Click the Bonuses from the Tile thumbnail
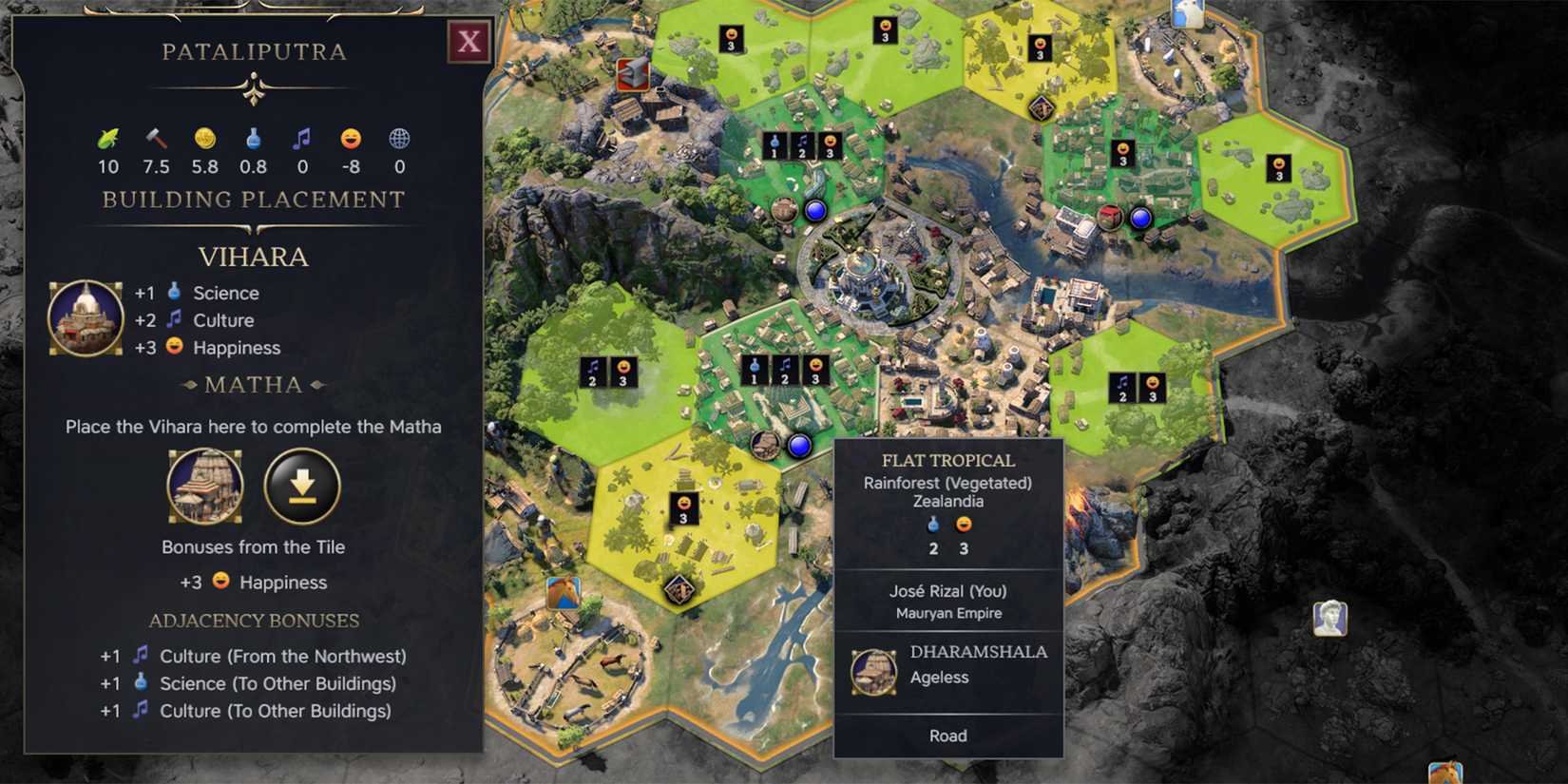The image size is (1568, 784). (x=205, y=486)
